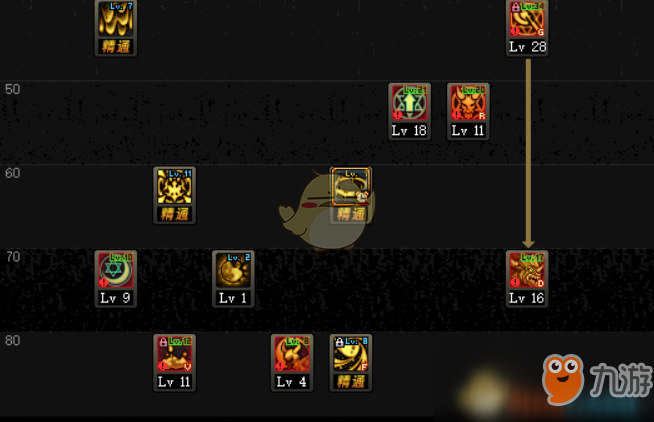This screenshot has width=654, height=422.
Task: Open the crescent moon star skill at Lv 9
Action: (115, 270)
